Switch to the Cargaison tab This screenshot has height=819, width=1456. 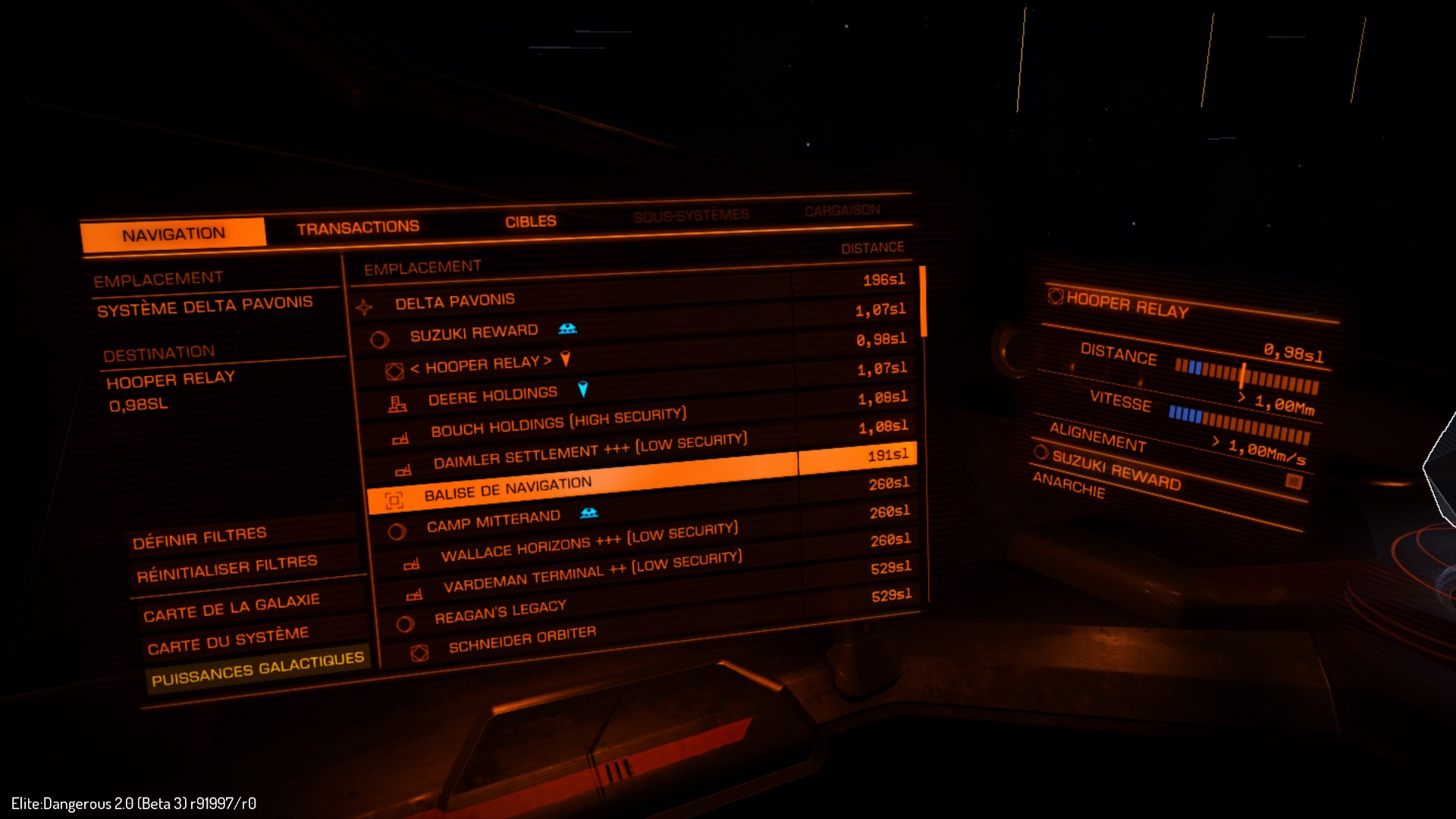click(842, 210)
